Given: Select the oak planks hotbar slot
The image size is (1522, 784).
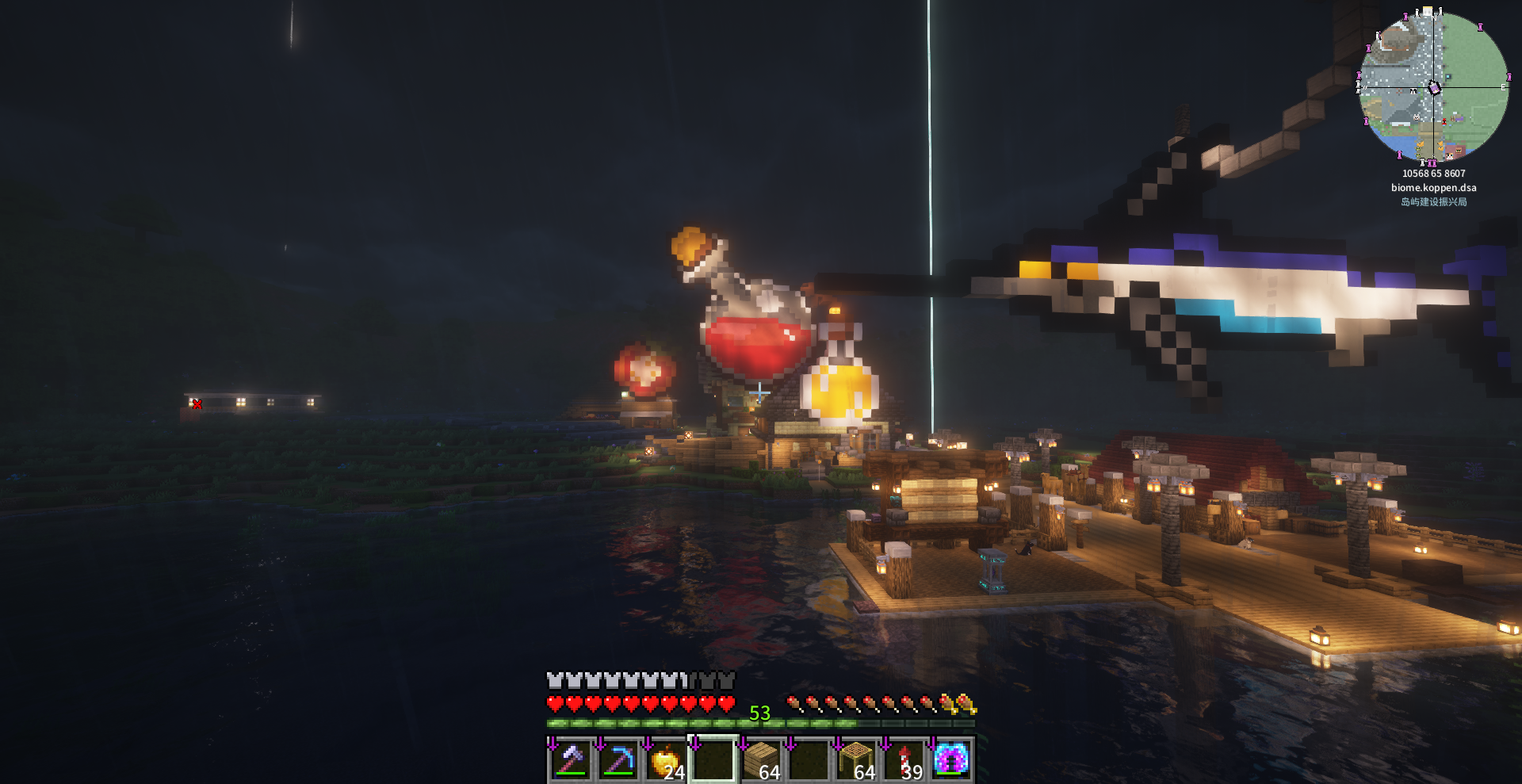Looking at the screenshot, I should click(761, 761).
